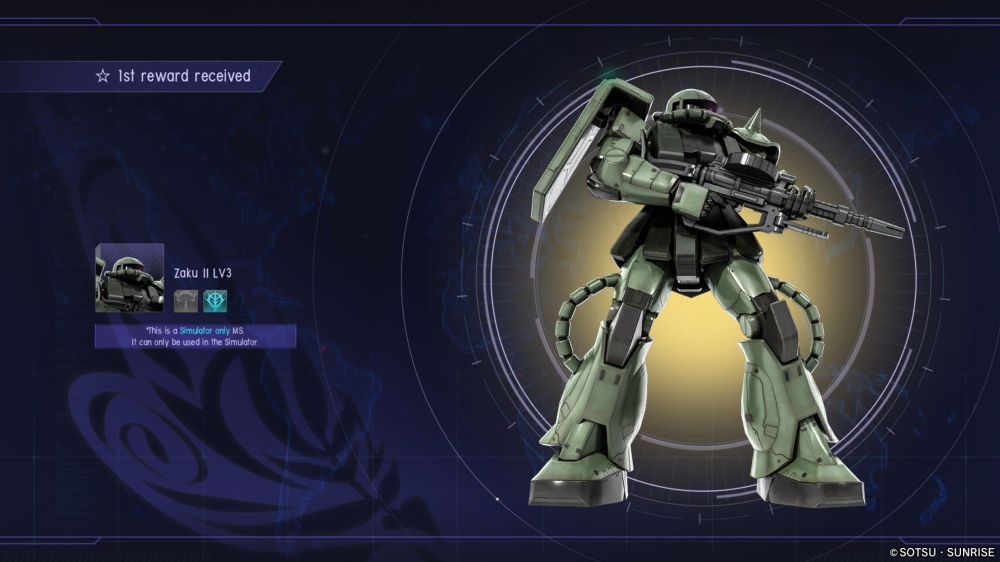Click the teal Zeon emblem icon
The width and height of the screenshot is (1000, 562).
point(215,300)
